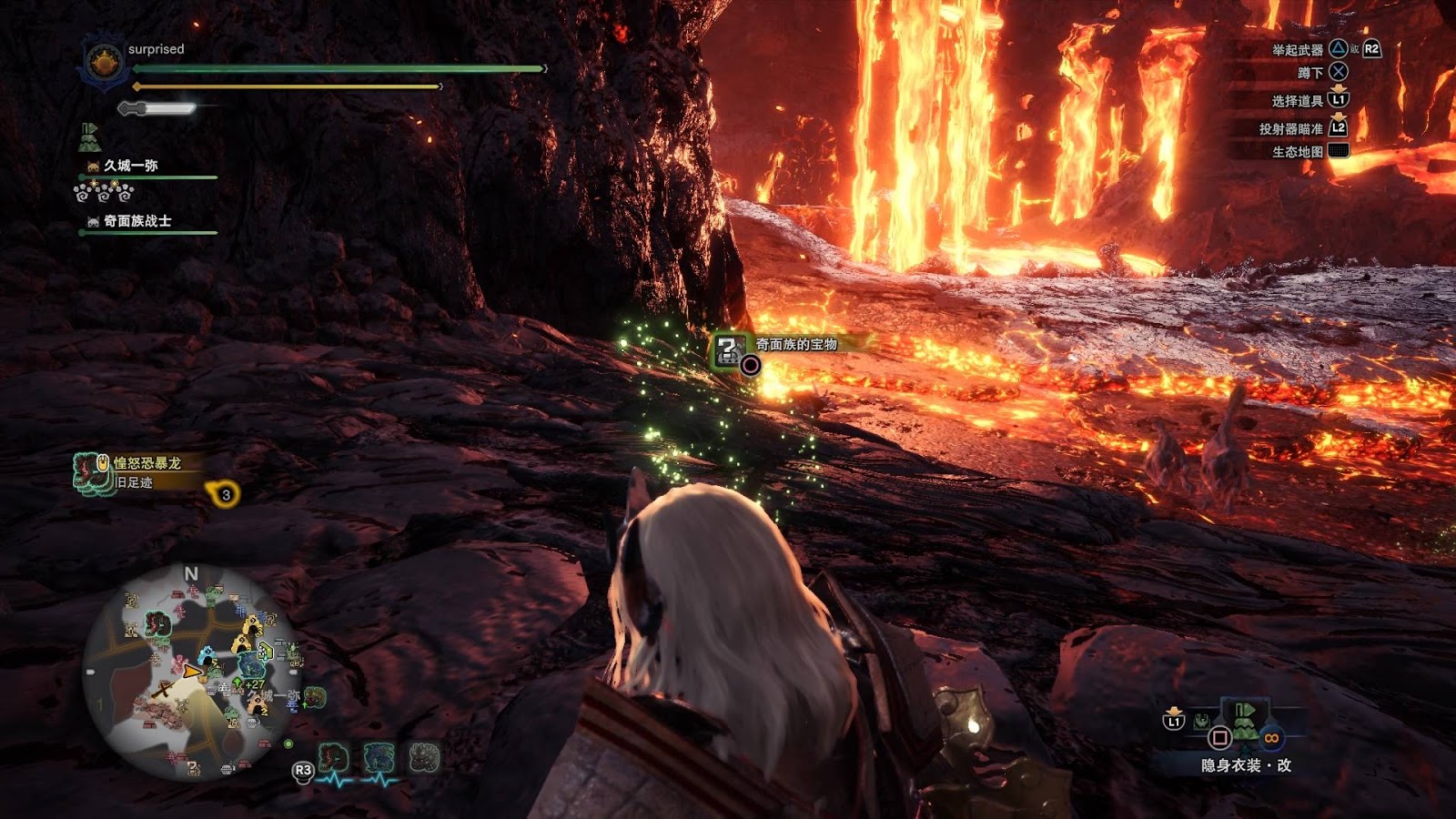Select the blue monster icon in tracker bar

[x=379, y=757]
